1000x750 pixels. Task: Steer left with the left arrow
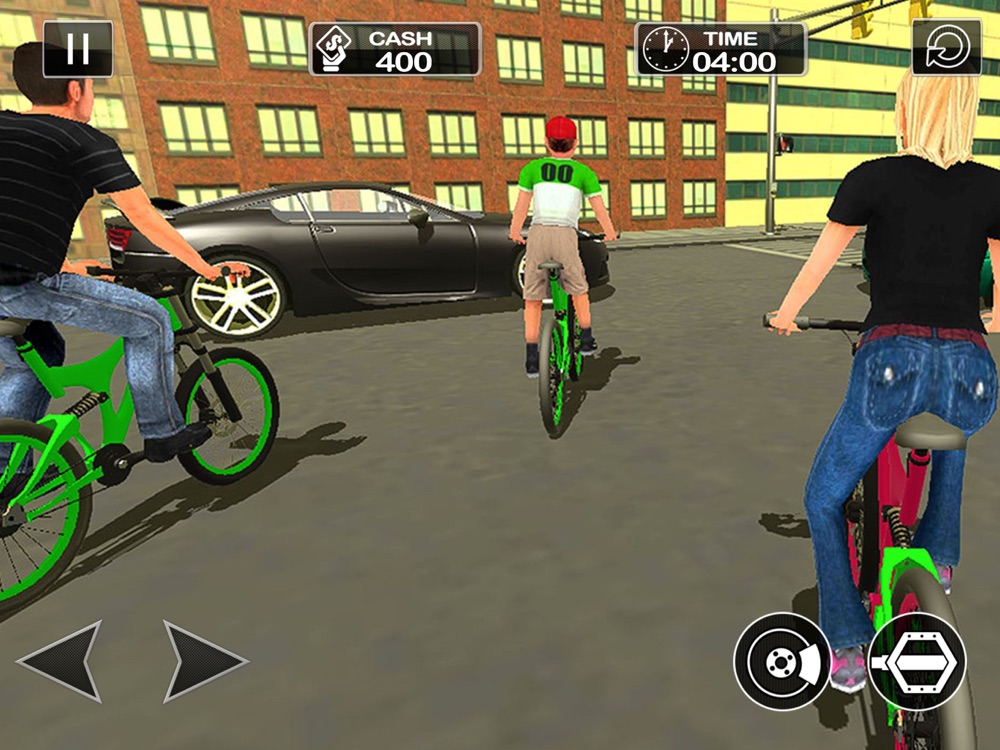tap(62, 661)
